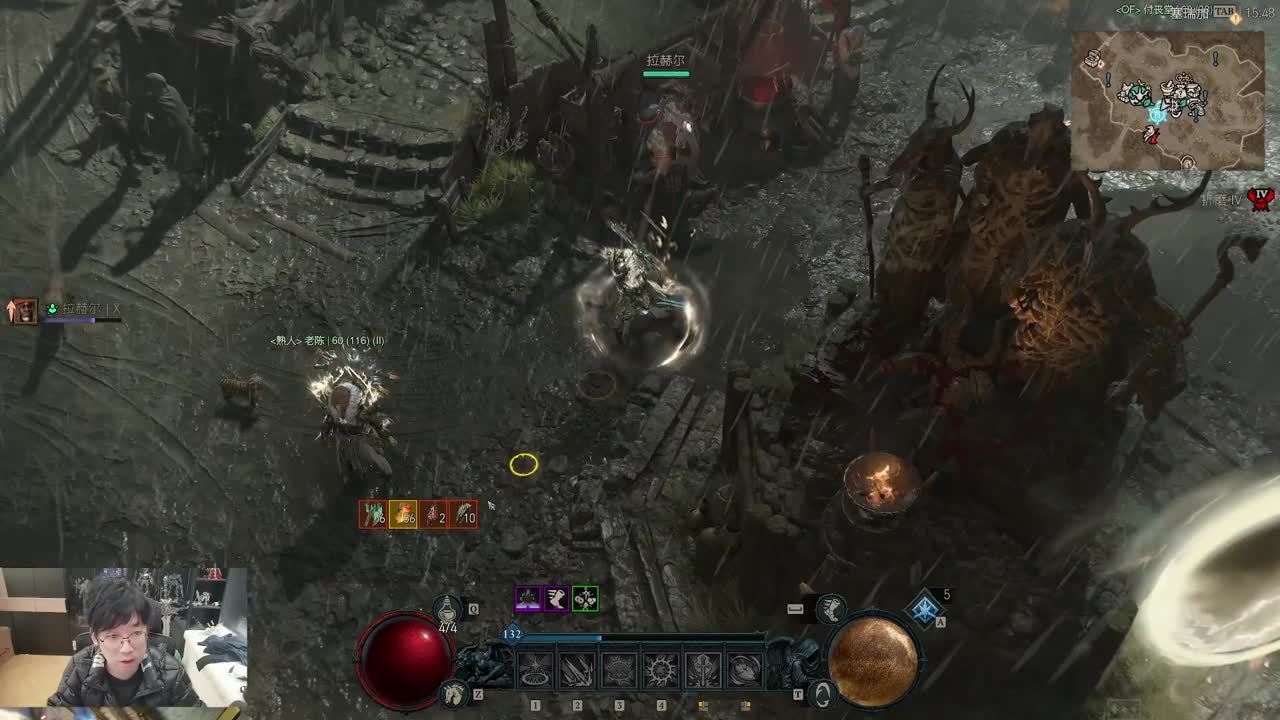
Task: Click the town portal swirl icon
Action: (822, 692)
